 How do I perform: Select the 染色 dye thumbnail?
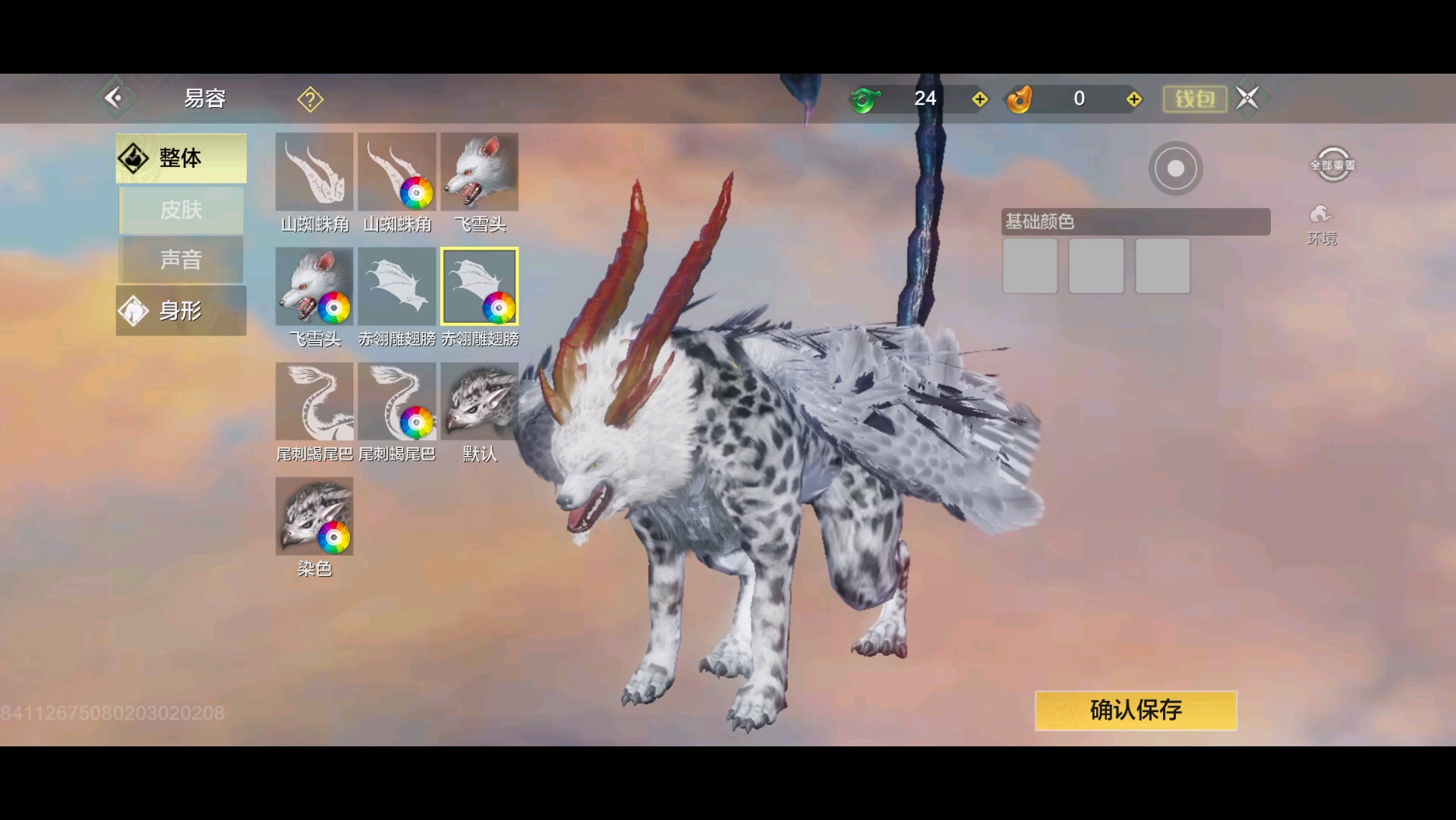(x=314, y=517)
